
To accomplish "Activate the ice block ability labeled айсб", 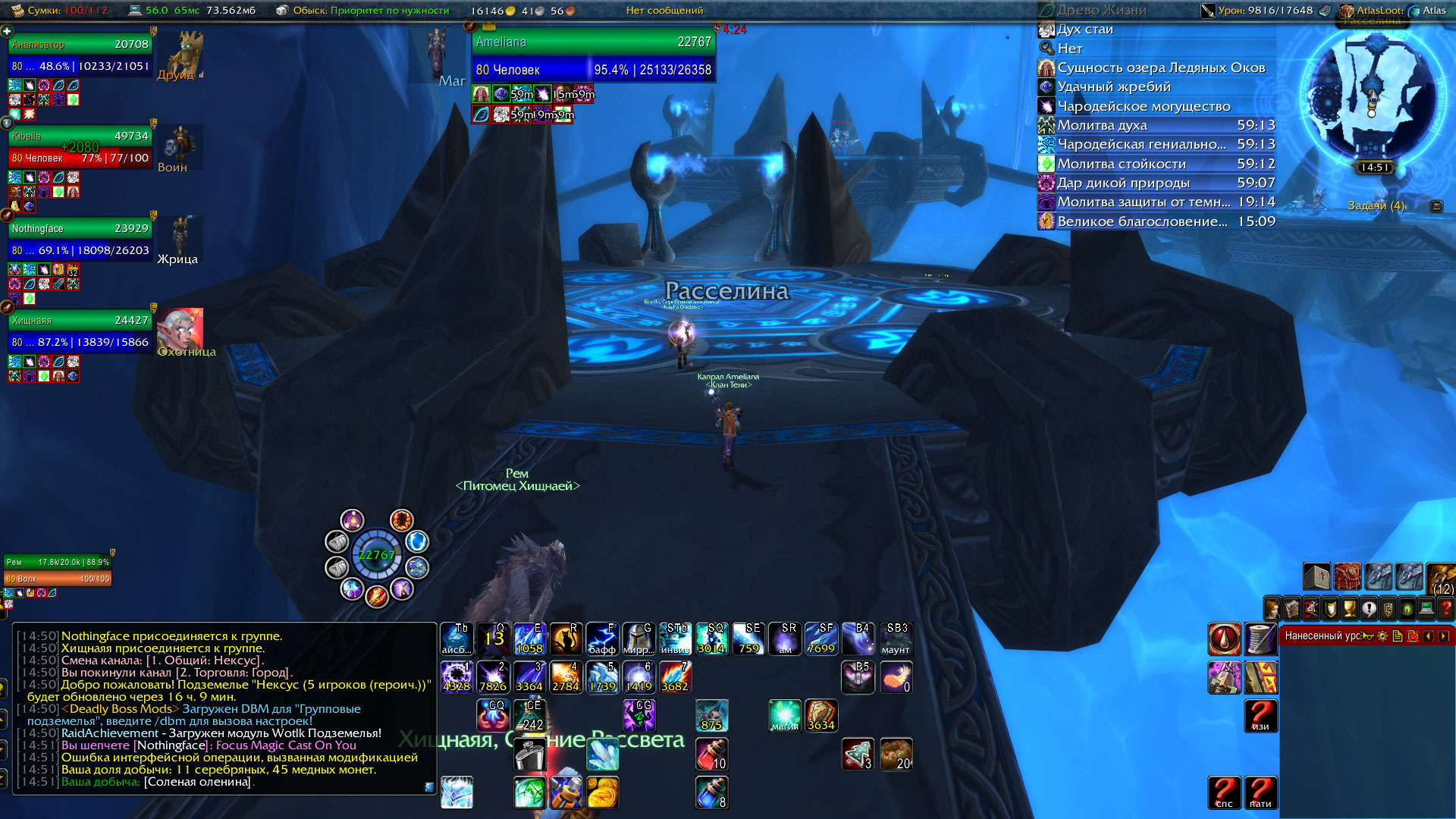I will click(x=456, y=639).
